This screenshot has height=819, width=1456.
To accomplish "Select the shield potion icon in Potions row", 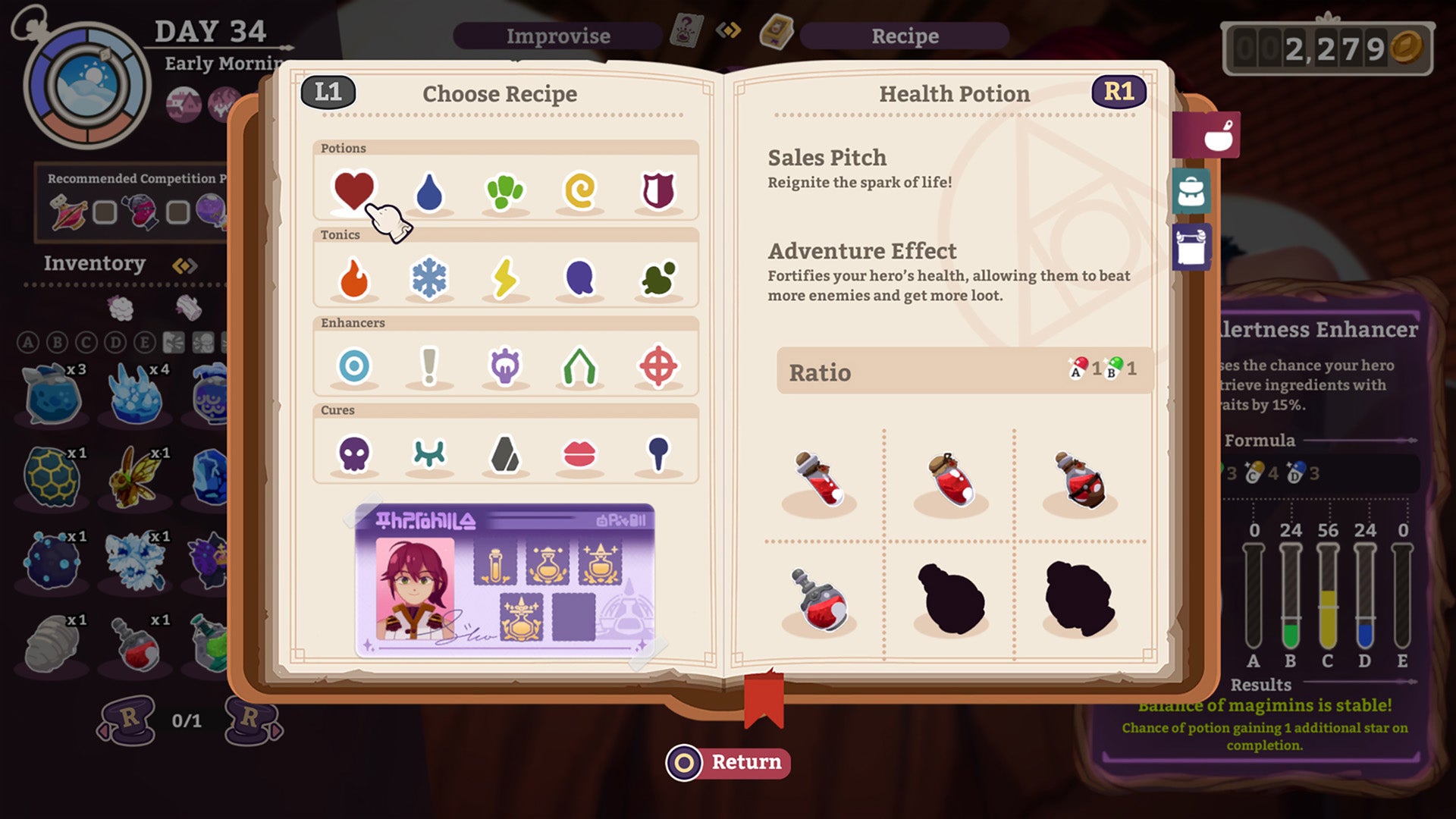I will [657, 191].
